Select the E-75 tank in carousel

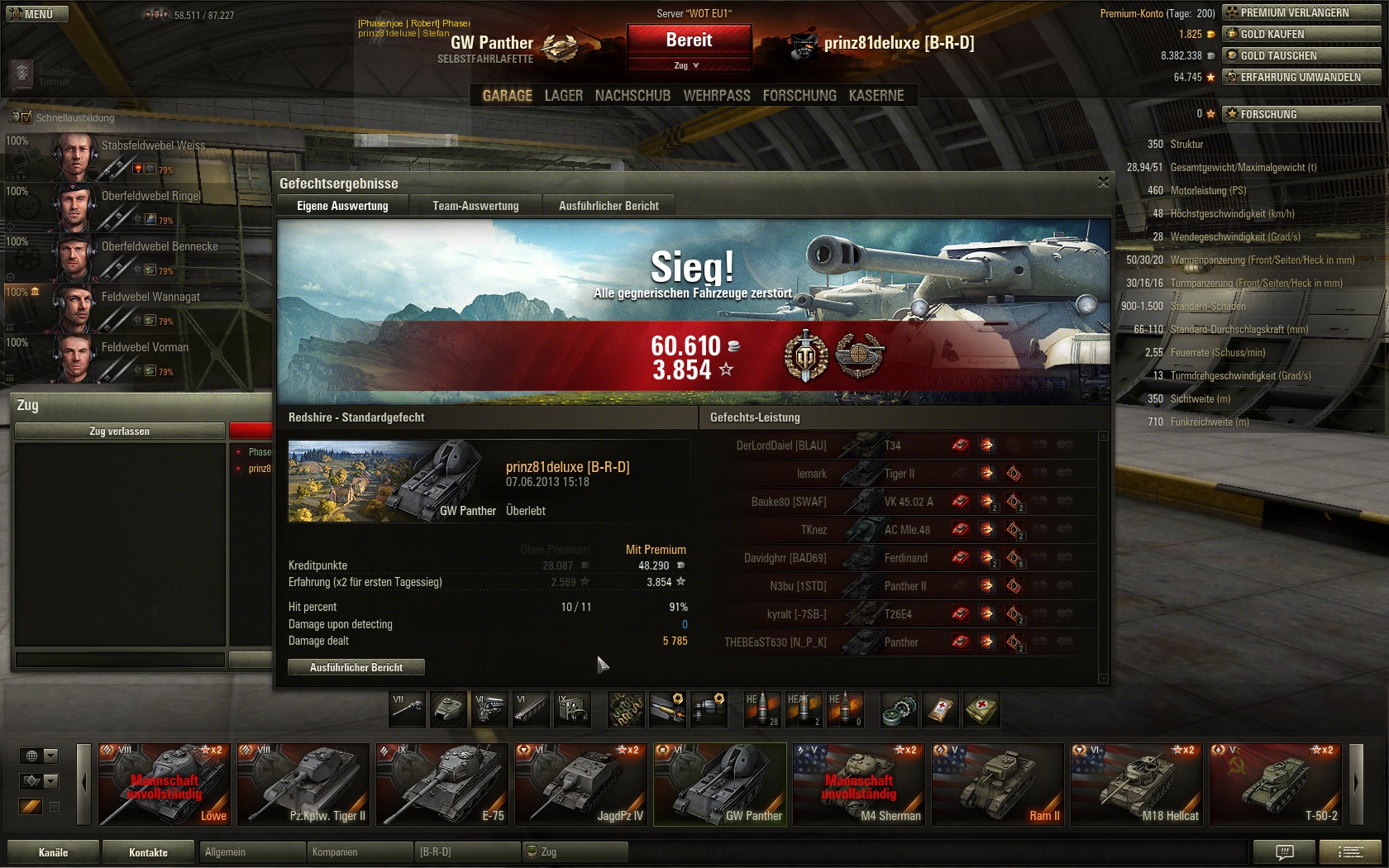click(442, 784)
